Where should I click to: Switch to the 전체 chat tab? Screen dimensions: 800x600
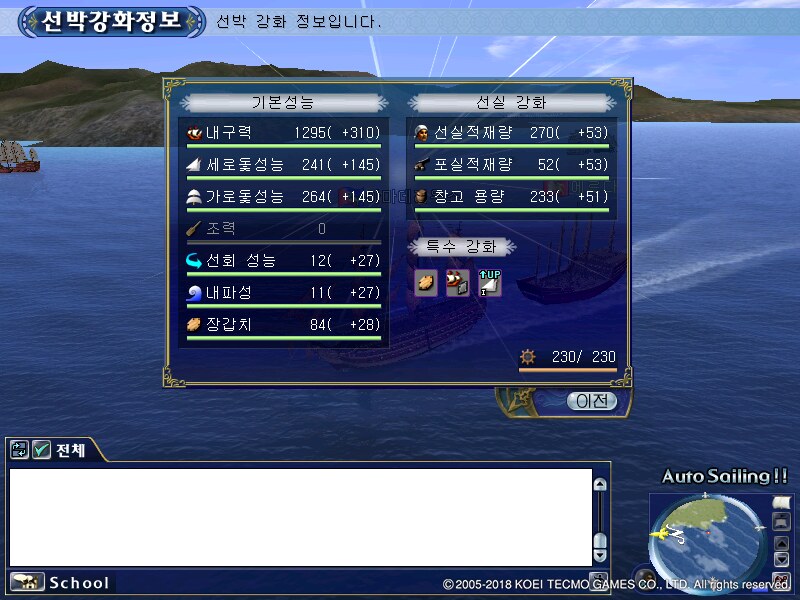pos(70,450)
